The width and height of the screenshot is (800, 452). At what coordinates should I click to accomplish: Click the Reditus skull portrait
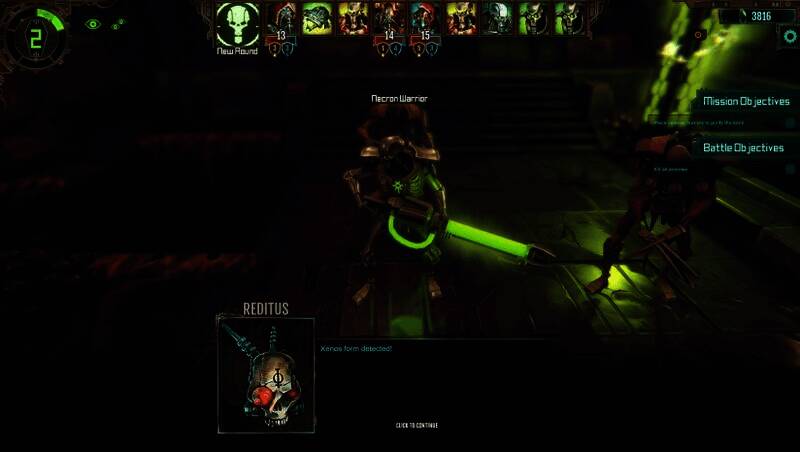tap(266, 375)
